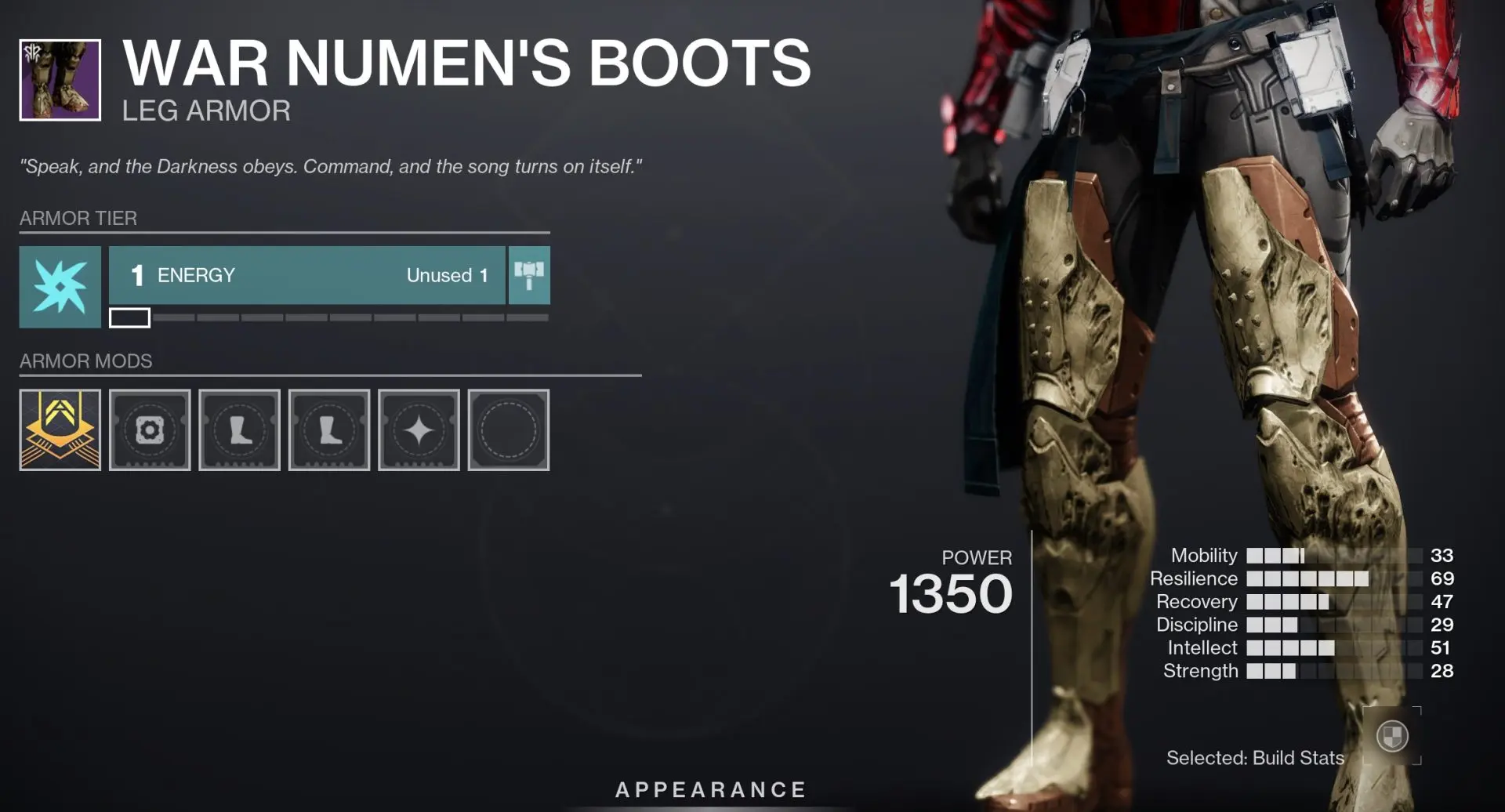Click the Power 1350 value

pos(951,596)
